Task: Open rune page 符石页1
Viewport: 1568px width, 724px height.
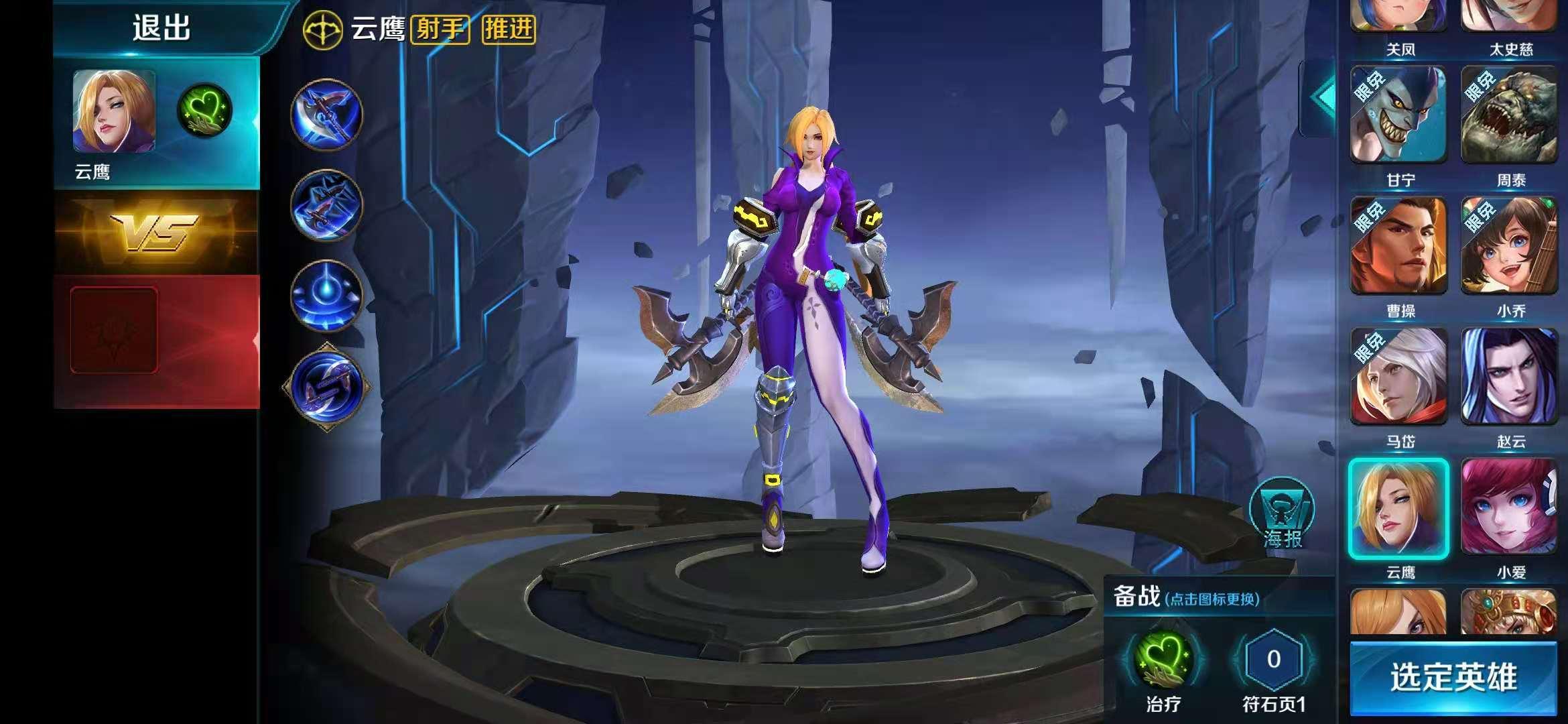Action: [1273, 660]
